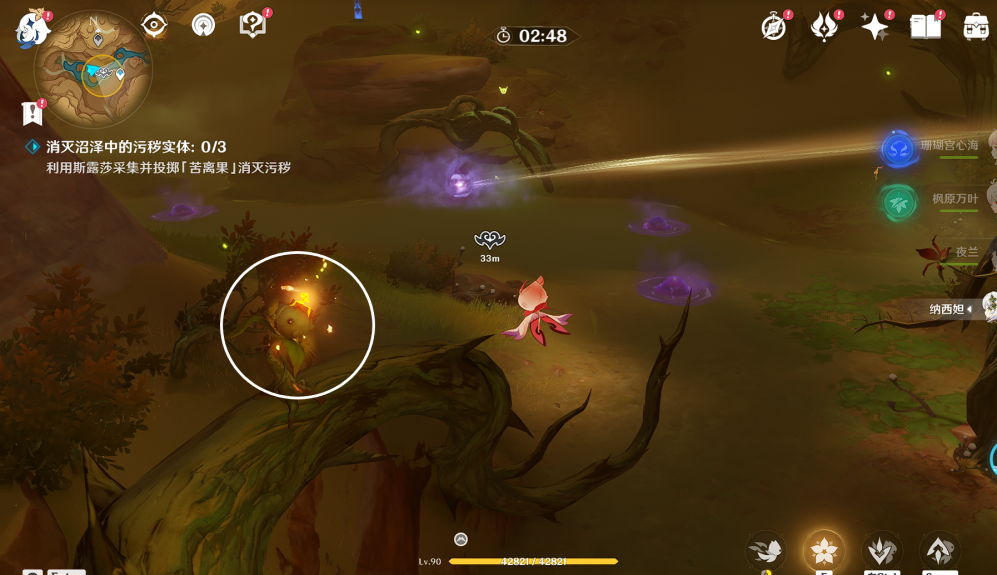Click the round wish-like icon left of the question-mark book

[x=203, y=25]
